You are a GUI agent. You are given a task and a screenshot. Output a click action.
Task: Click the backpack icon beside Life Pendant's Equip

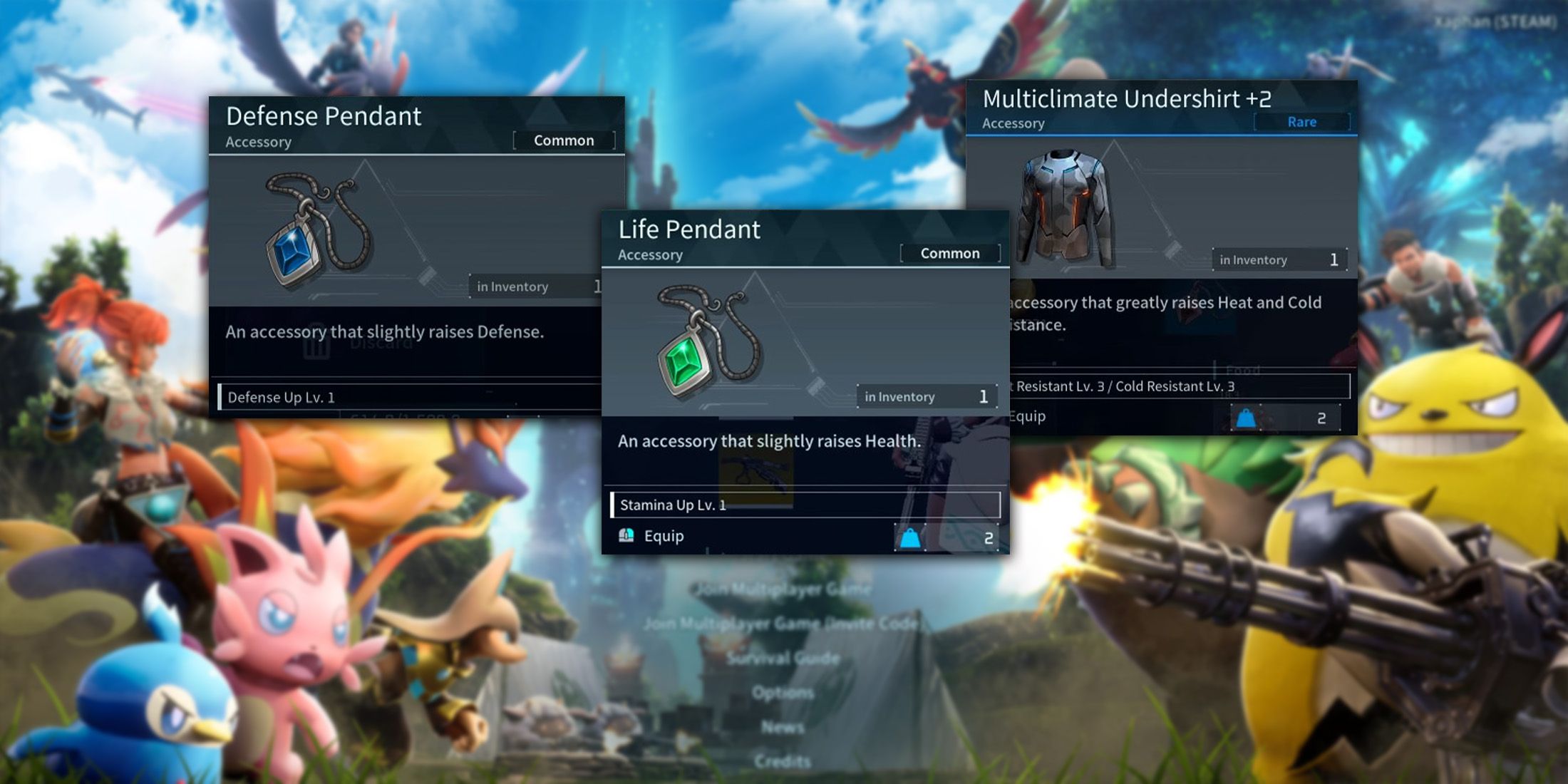click(x=626, y=536)
